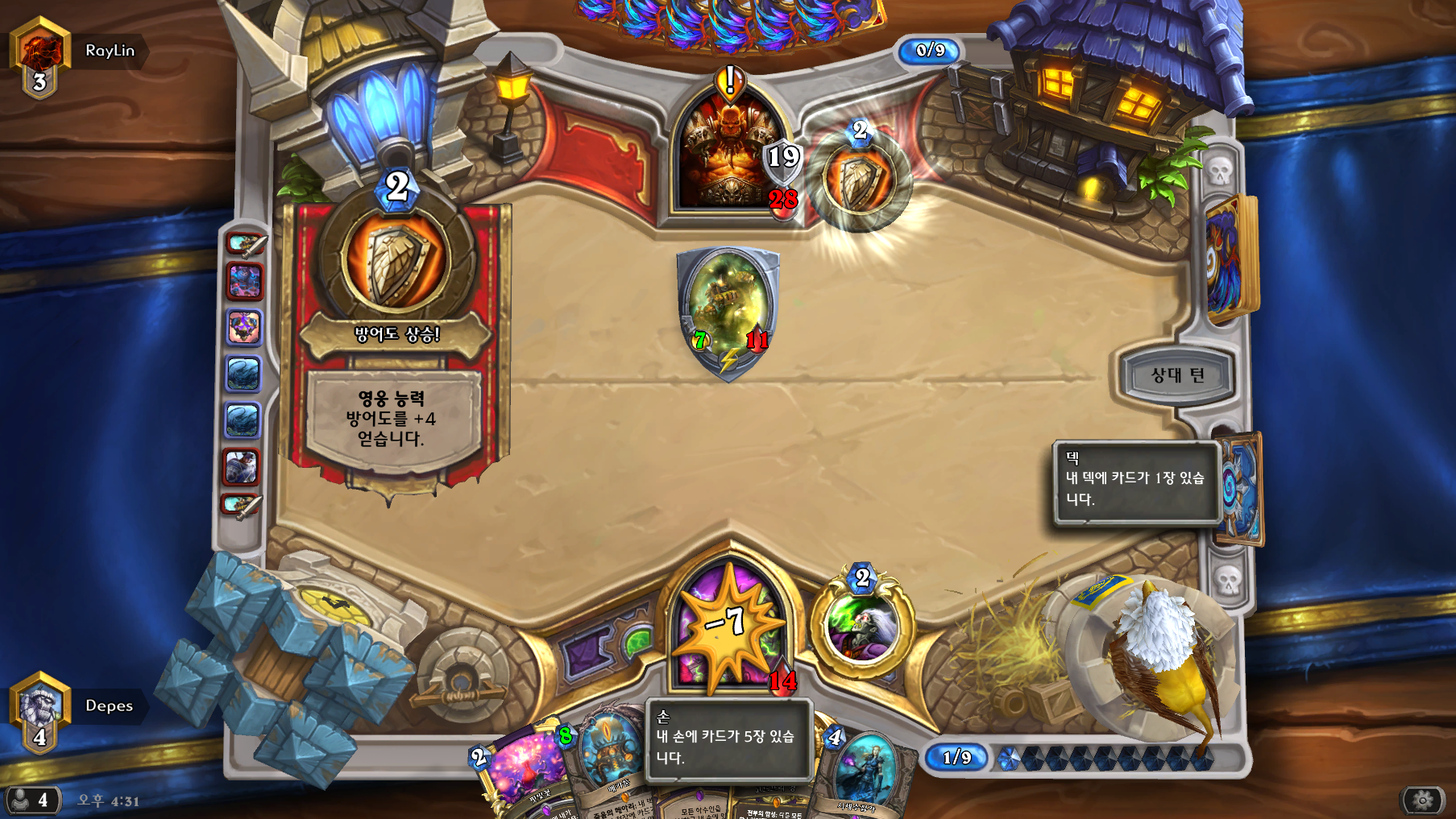
Task: Click your warlock hero portrait
Action: click(x=729, y=627)
